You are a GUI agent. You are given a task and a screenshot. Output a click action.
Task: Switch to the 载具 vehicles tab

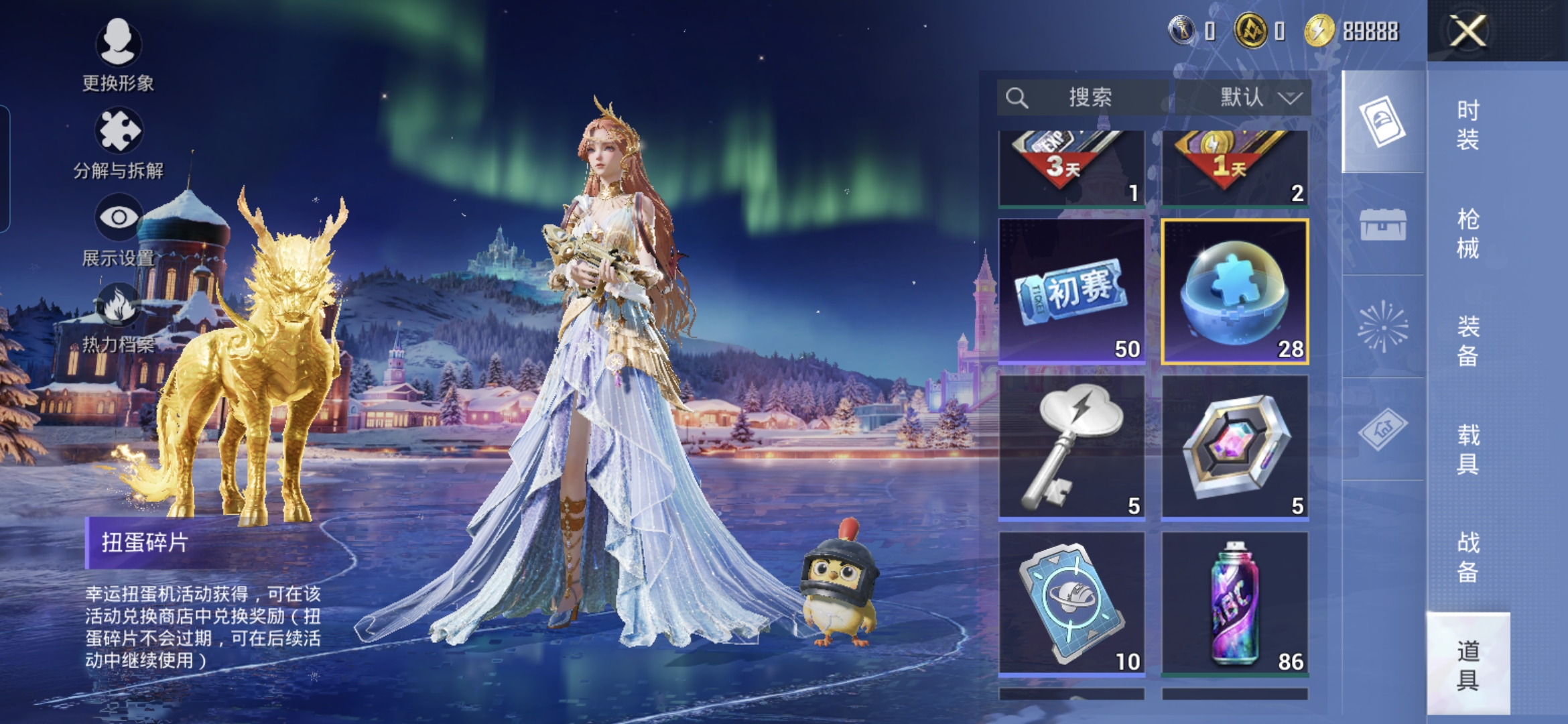[x=1467, y=449]
